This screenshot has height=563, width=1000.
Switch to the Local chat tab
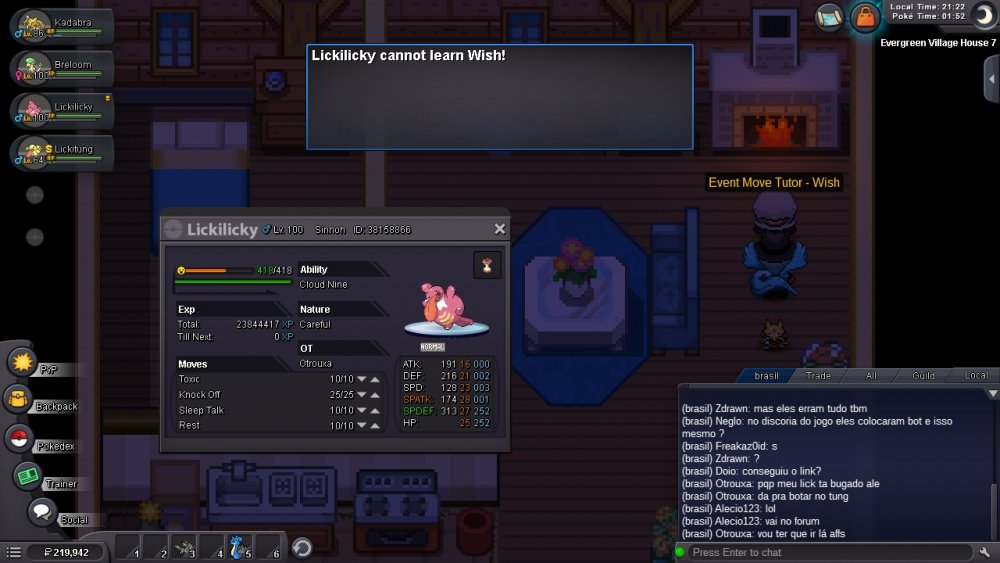(975, 376)
